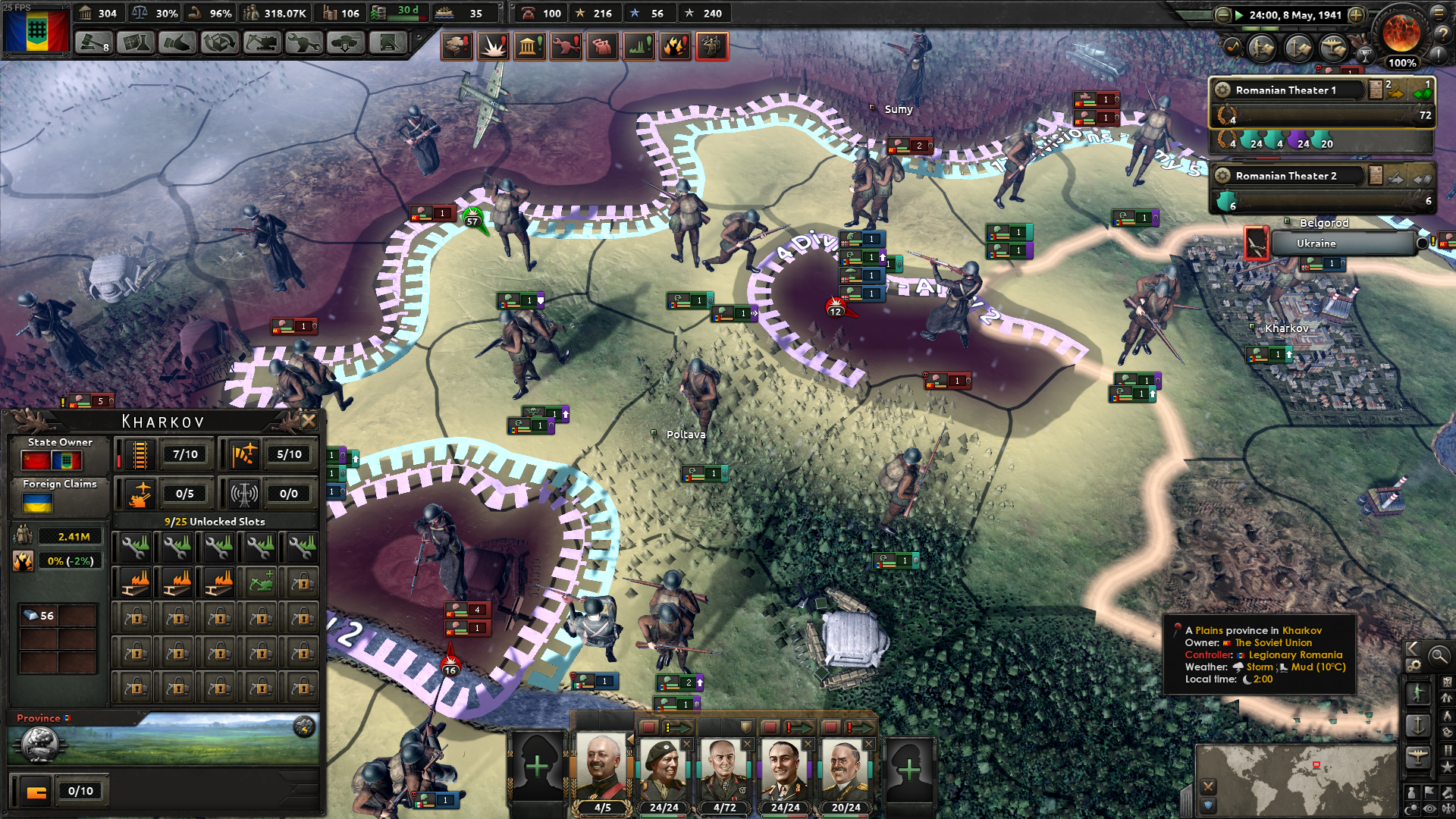This screenshot has width=1456, height=819.
Task: Close the Kharkov state panel
Action: tap(309, 421)
